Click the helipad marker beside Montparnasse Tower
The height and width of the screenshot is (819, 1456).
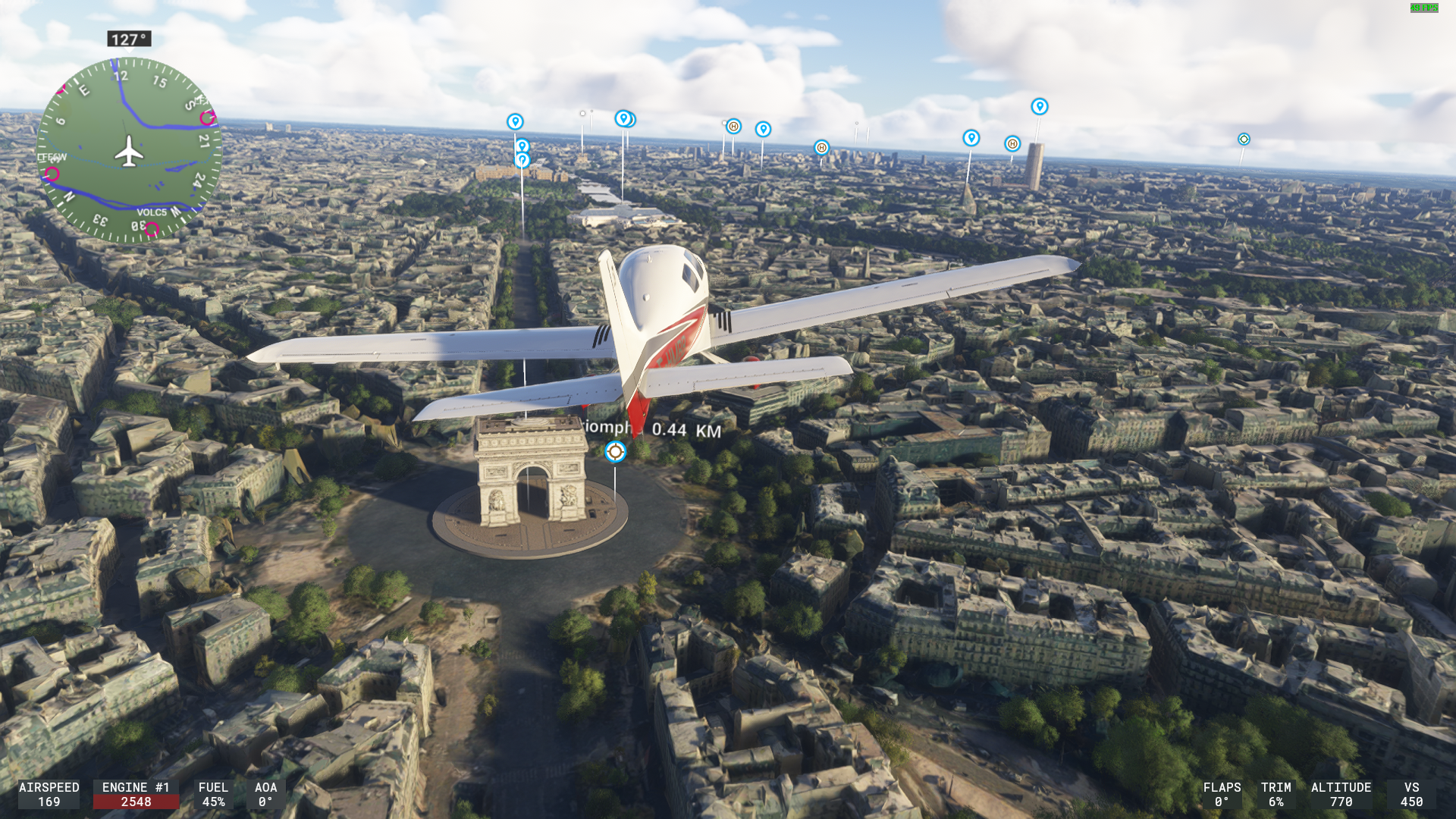1012,143
